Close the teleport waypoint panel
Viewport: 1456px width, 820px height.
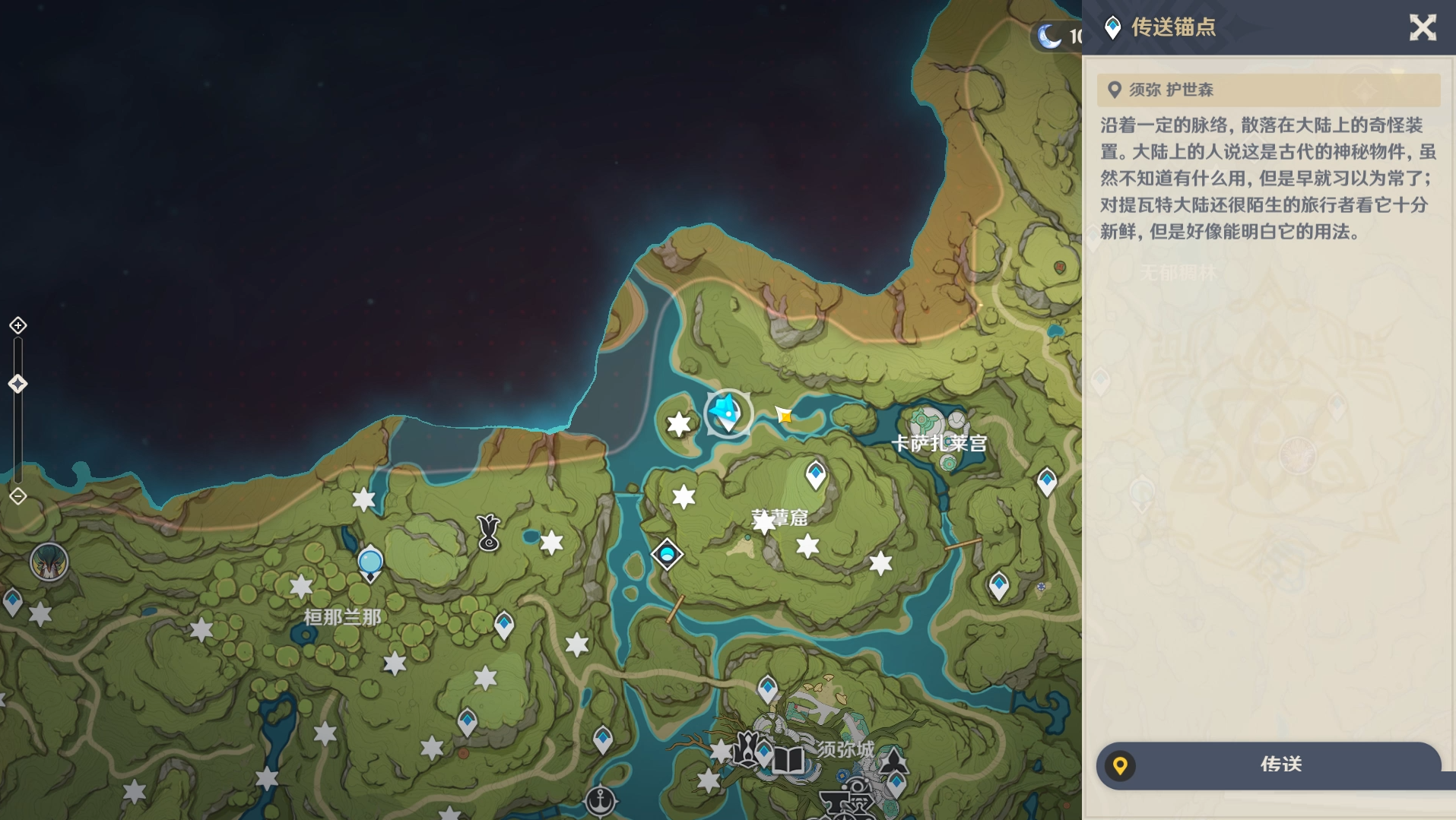tap(1422, 28)
